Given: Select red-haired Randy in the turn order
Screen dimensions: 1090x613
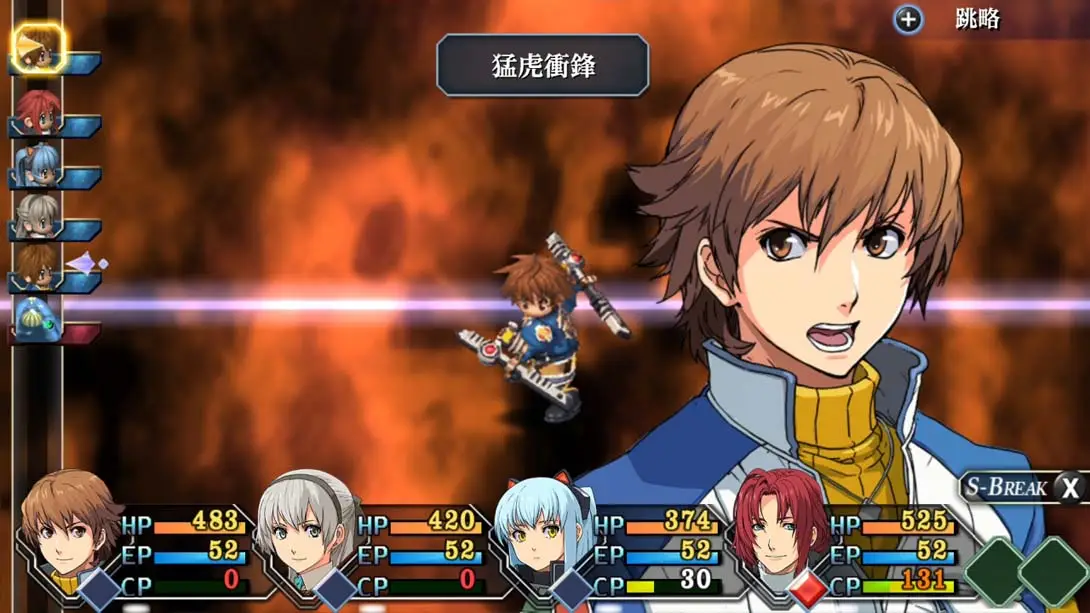Looking at the screenshot, I should click(38, 111).
